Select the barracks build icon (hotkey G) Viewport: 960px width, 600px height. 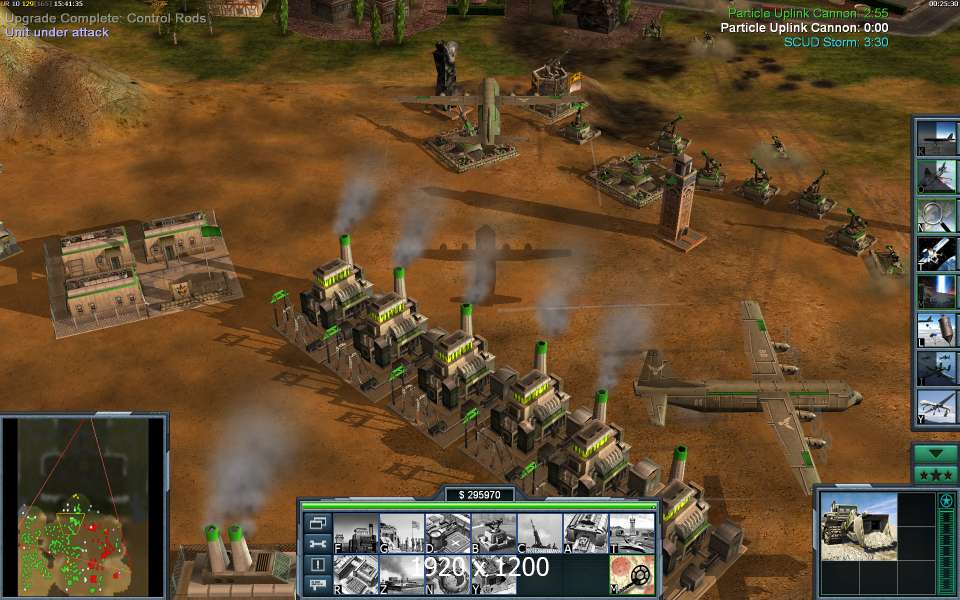click(x=401, y=533)
